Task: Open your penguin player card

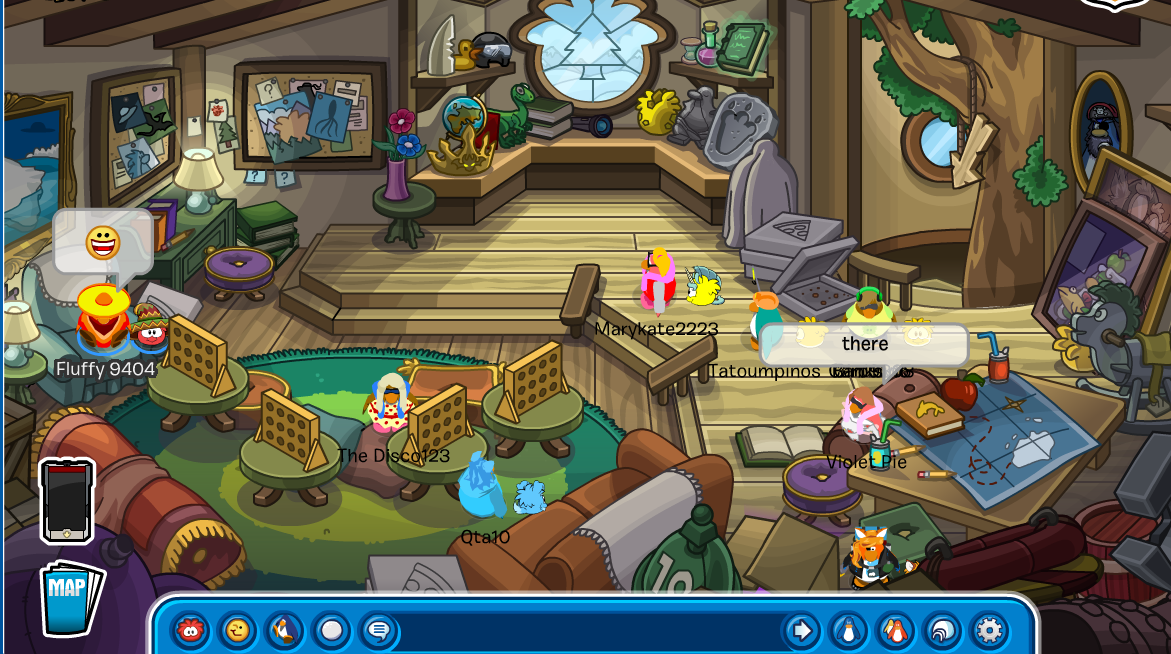Action: (x=848, y=630)
